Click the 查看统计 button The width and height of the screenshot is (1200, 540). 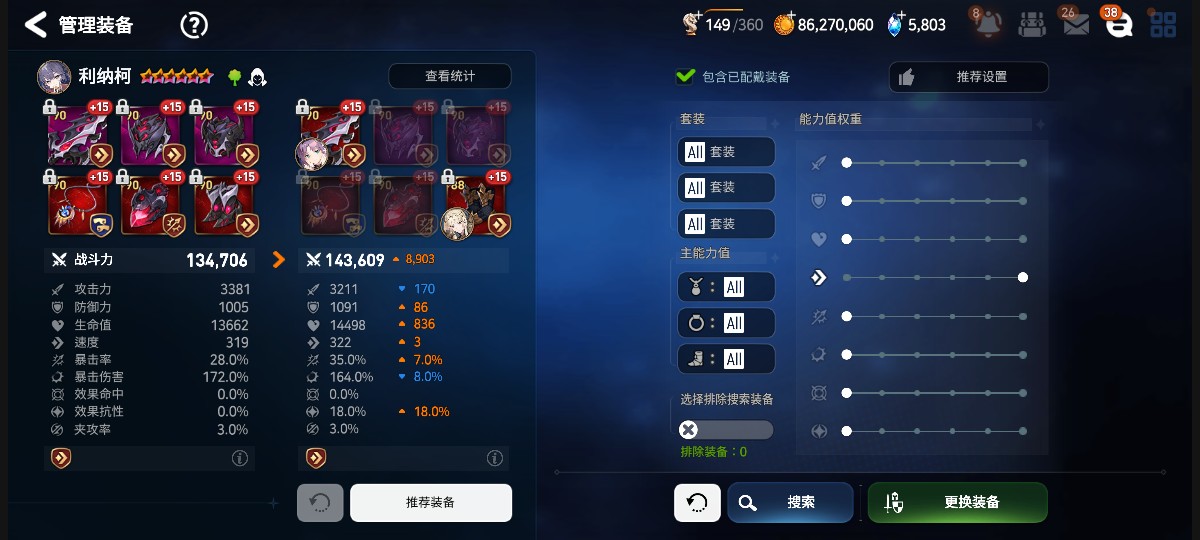pyautogui.click(x=450, y=76)
